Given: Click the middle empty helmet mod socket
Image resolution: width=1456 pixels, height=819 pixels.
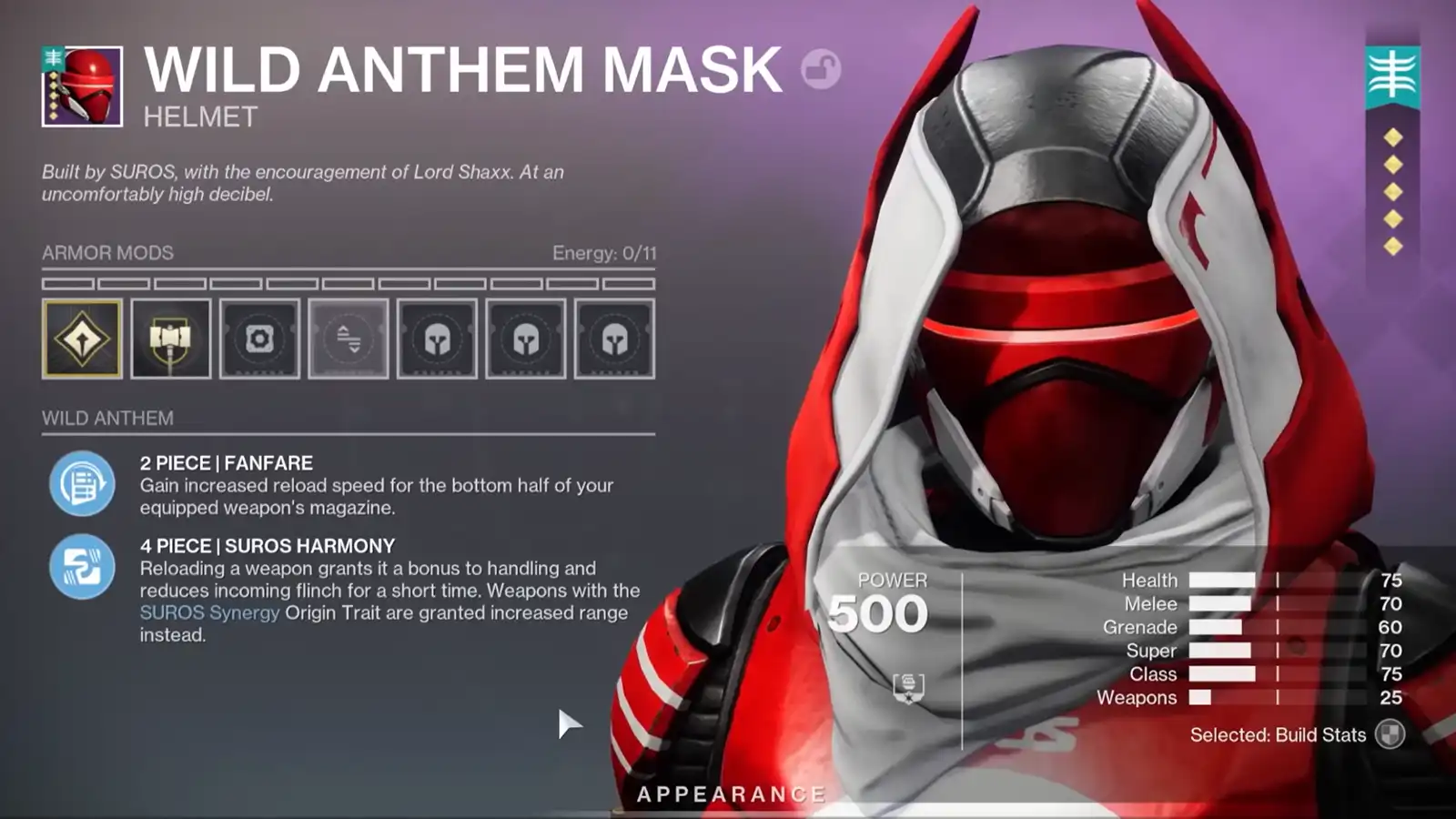Looking at the screenshot, I should 526,339.
